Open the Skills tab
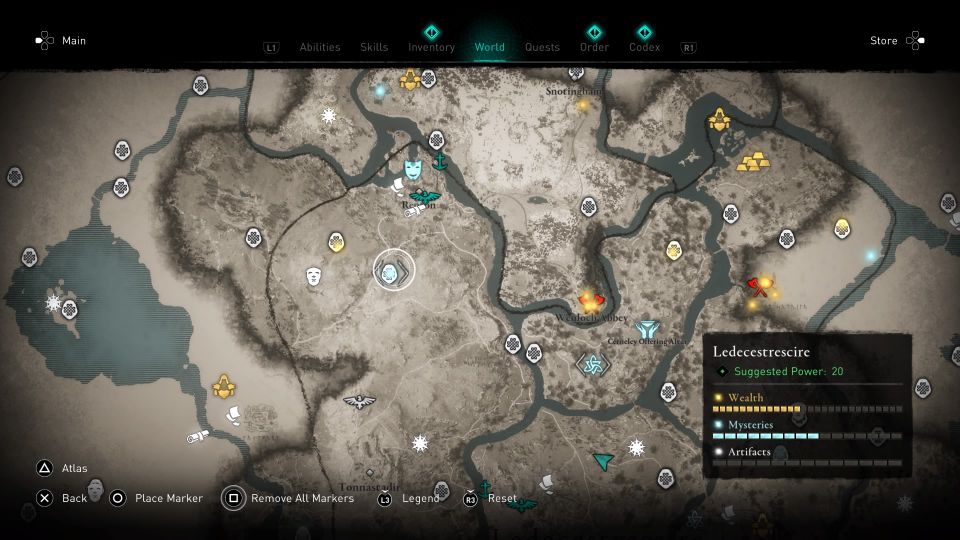The height and width of the screenshot is (540, 960). (374, 47)
